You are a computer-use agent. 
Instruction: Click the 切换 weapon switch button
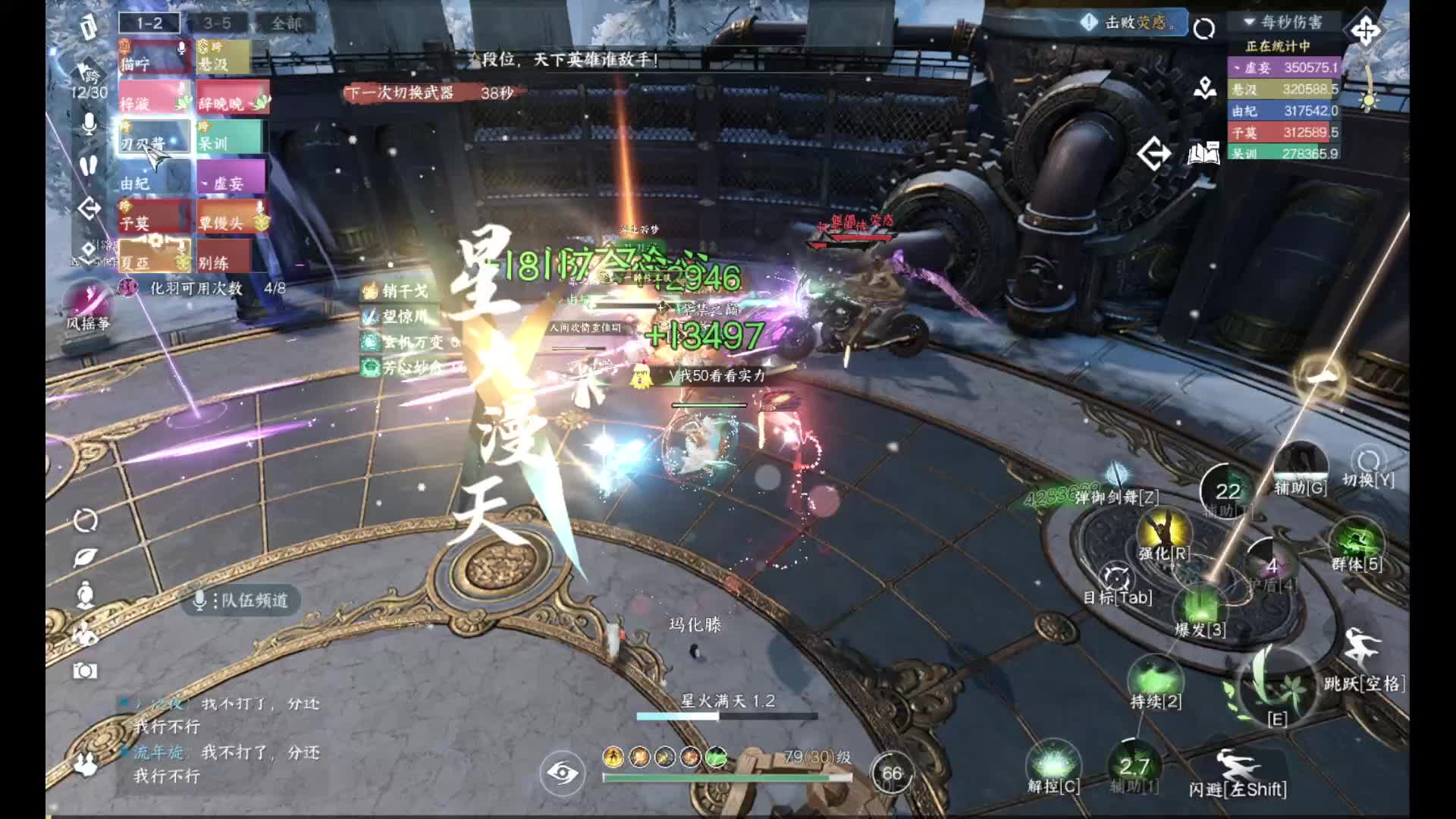pos(1368,464)
